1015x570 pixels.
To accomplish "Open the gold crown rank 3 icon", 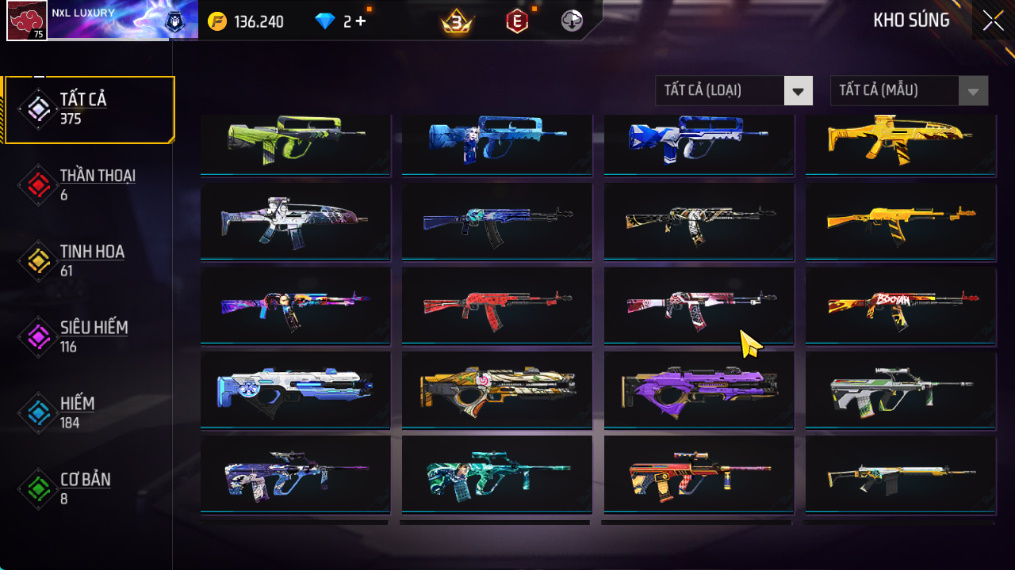I will [x=457, y=21].
